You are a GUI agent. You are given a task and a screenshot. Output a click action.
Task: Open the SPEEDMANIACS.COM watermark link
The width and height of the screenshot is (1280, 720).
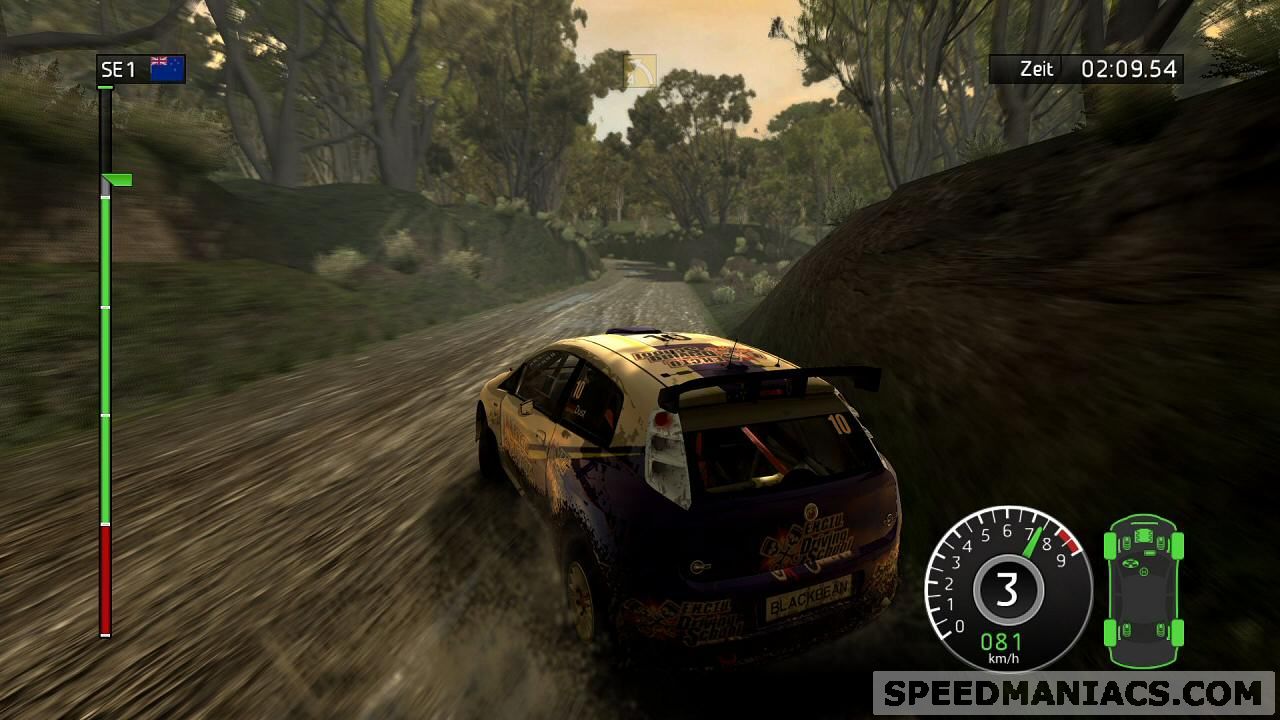tap(1073, 693)
